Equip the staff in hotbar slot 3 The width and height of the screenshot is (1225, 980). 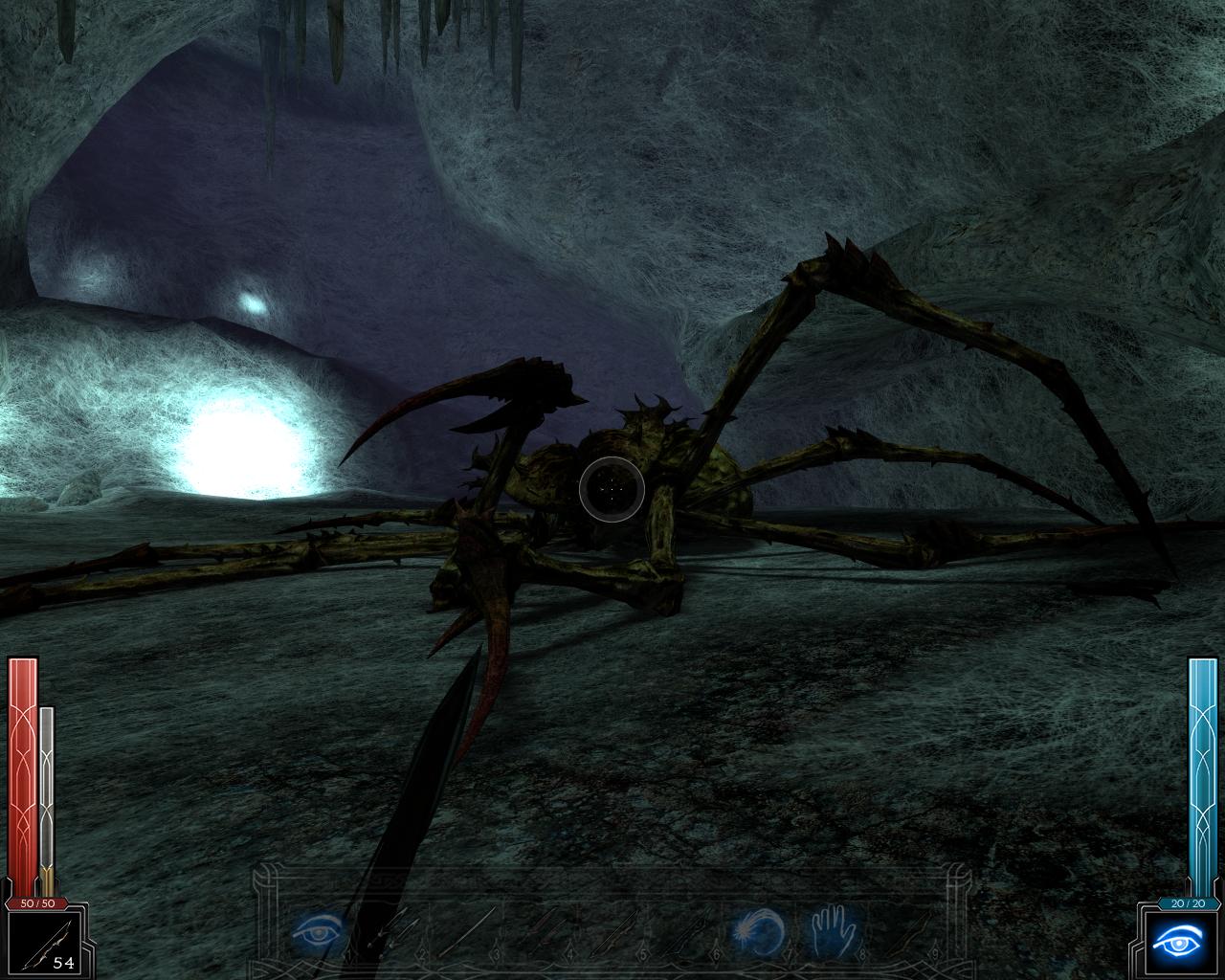pos(468,930)
